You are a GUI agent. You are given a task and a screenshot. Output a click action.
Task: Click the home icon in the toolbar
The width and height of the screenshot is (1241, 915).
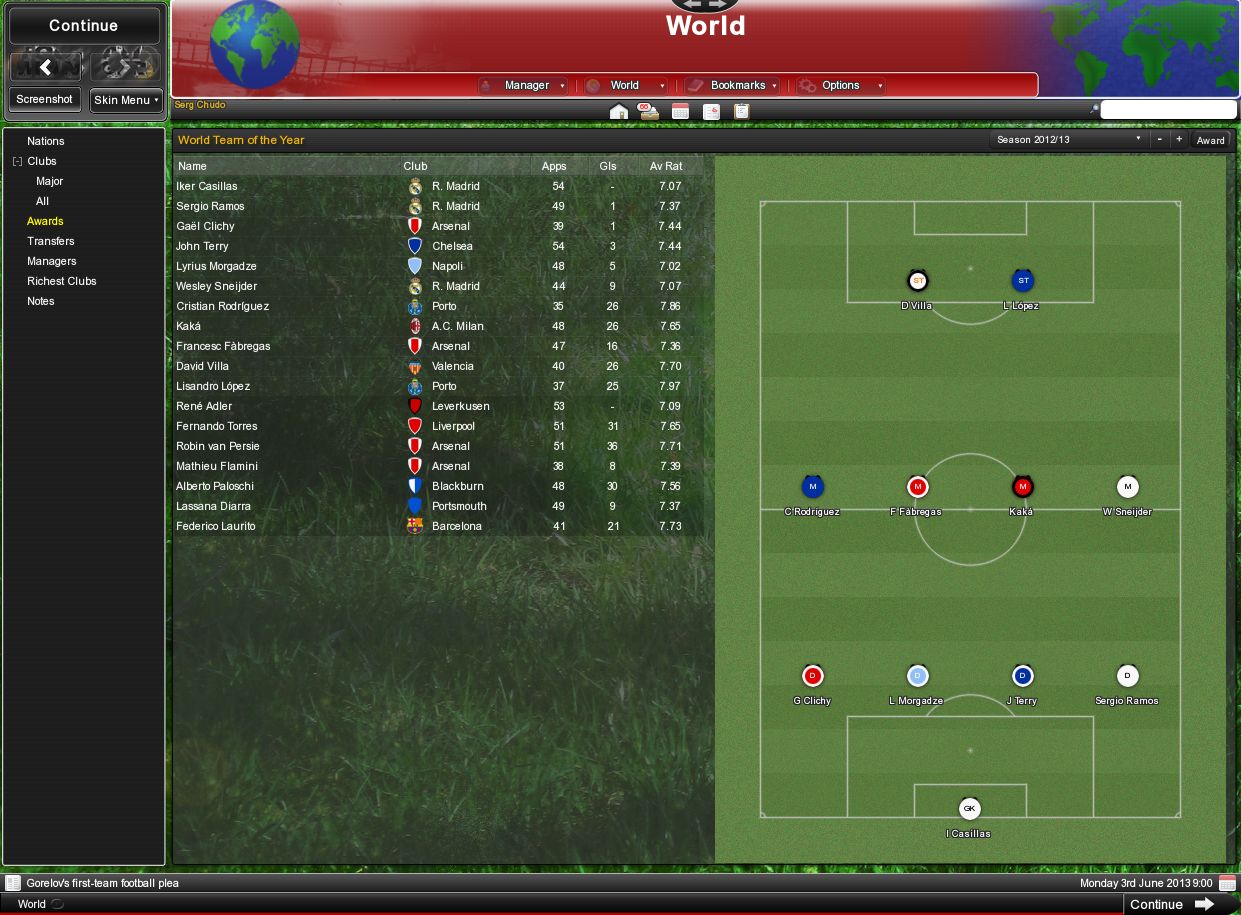point(618,111)
